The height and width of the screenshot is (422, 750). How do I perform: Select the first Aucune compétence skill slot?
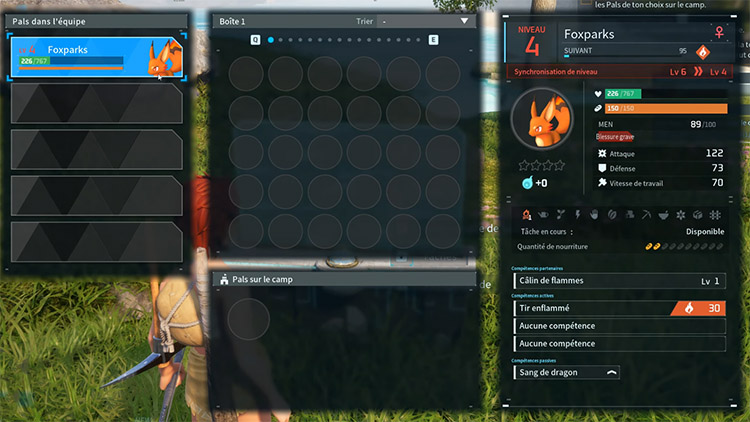click(x=619, y=326)
